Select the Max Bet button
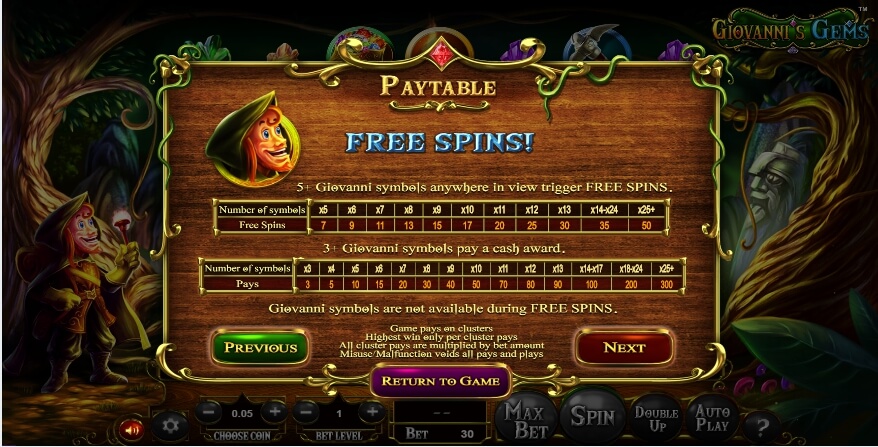 (525, 420)
